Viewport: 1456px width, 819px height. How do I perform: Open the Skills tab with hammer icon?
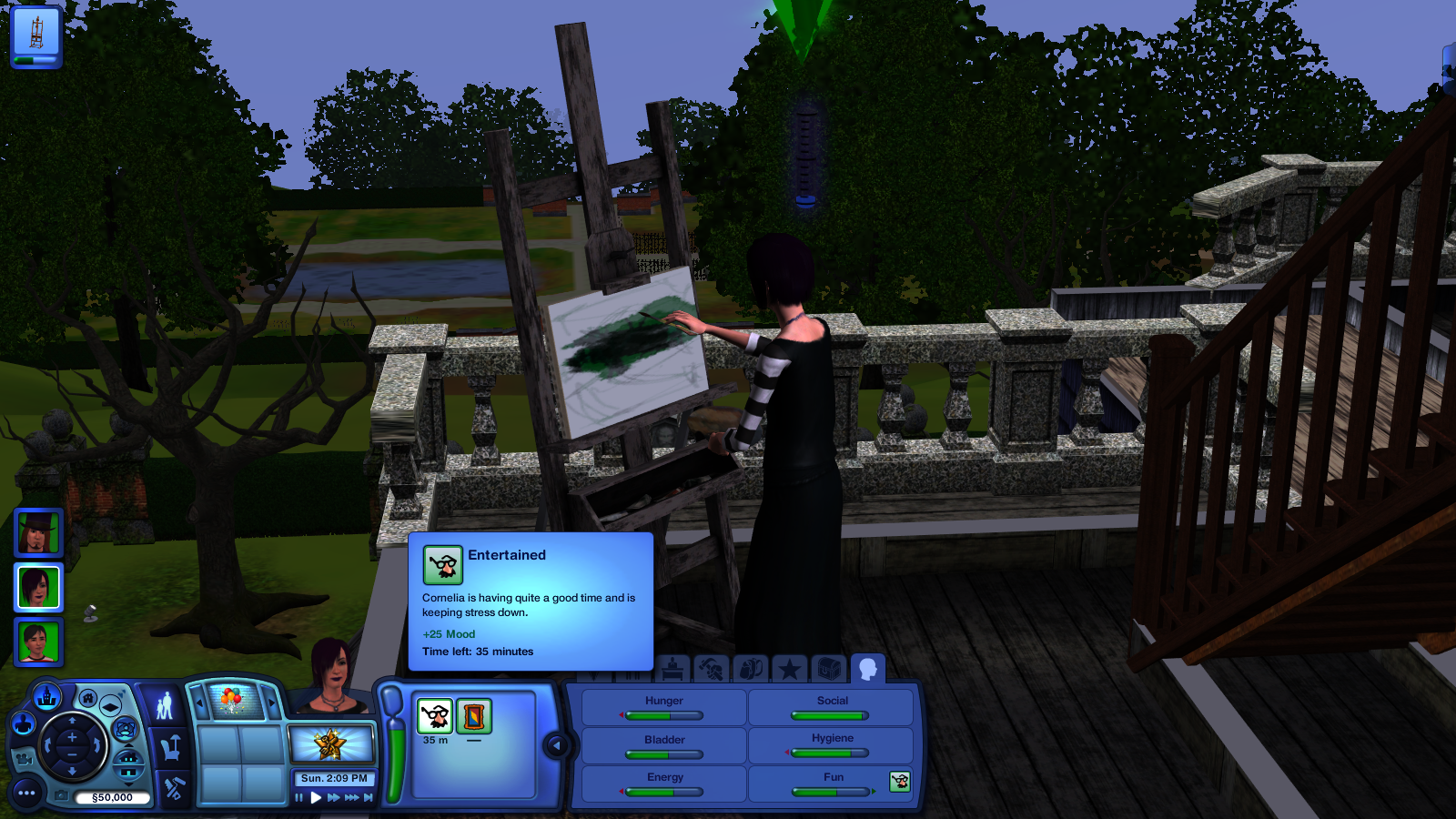(x=712, y=671)
